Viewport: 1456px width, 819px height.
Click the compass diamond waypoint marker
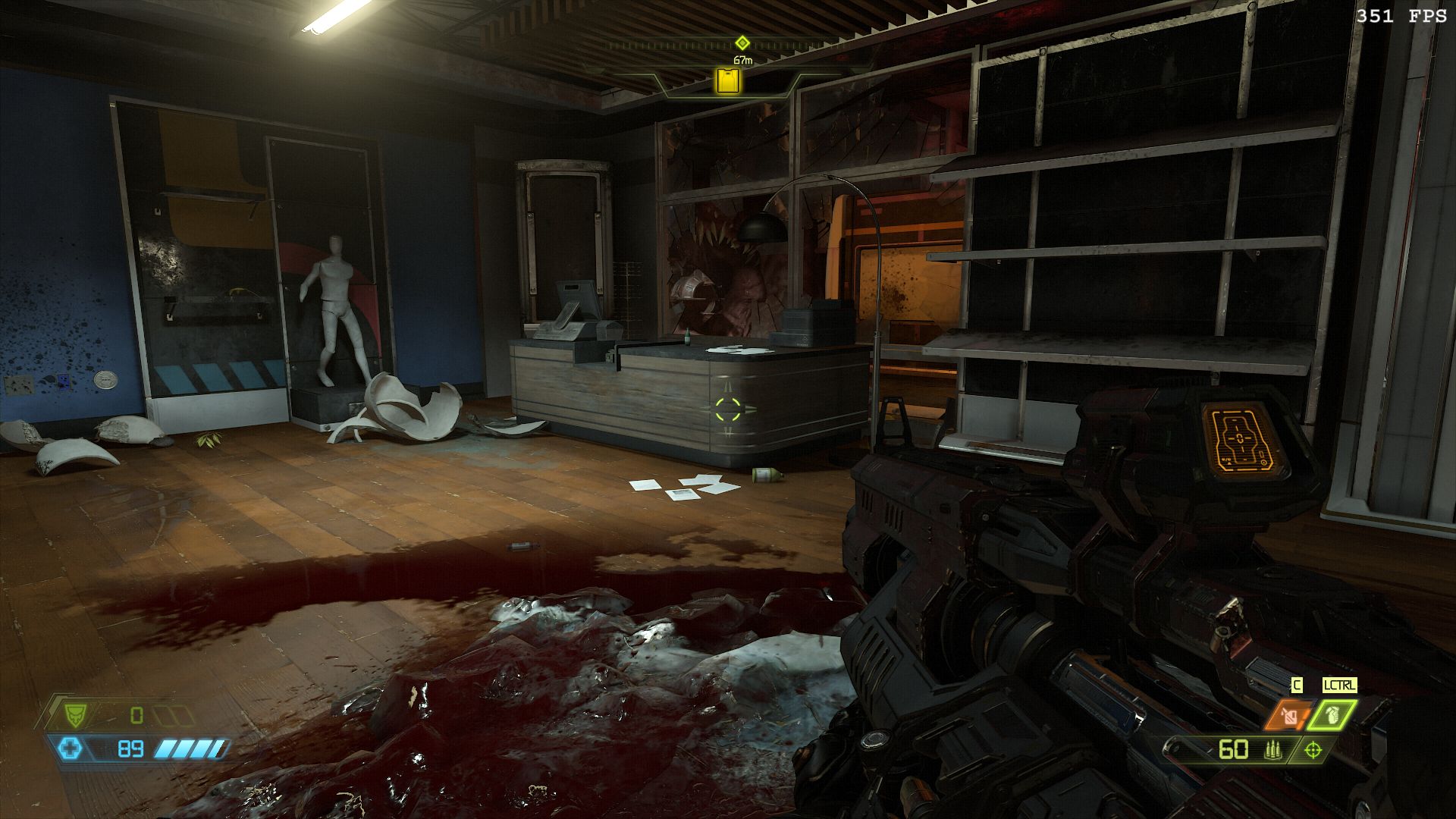point(742,43)
